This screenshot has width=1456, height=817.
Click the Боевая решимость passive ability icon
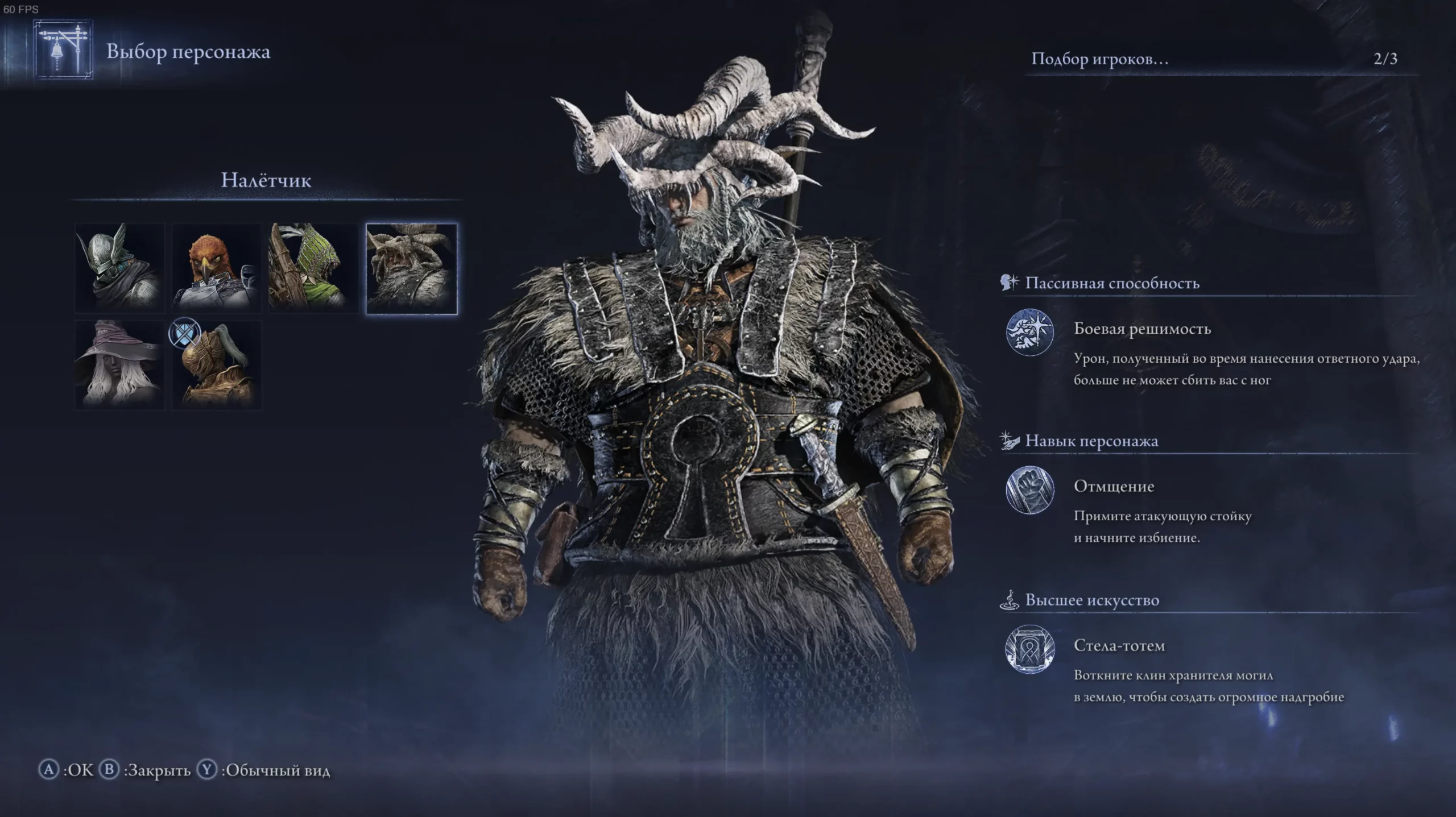pos(1029,333)
